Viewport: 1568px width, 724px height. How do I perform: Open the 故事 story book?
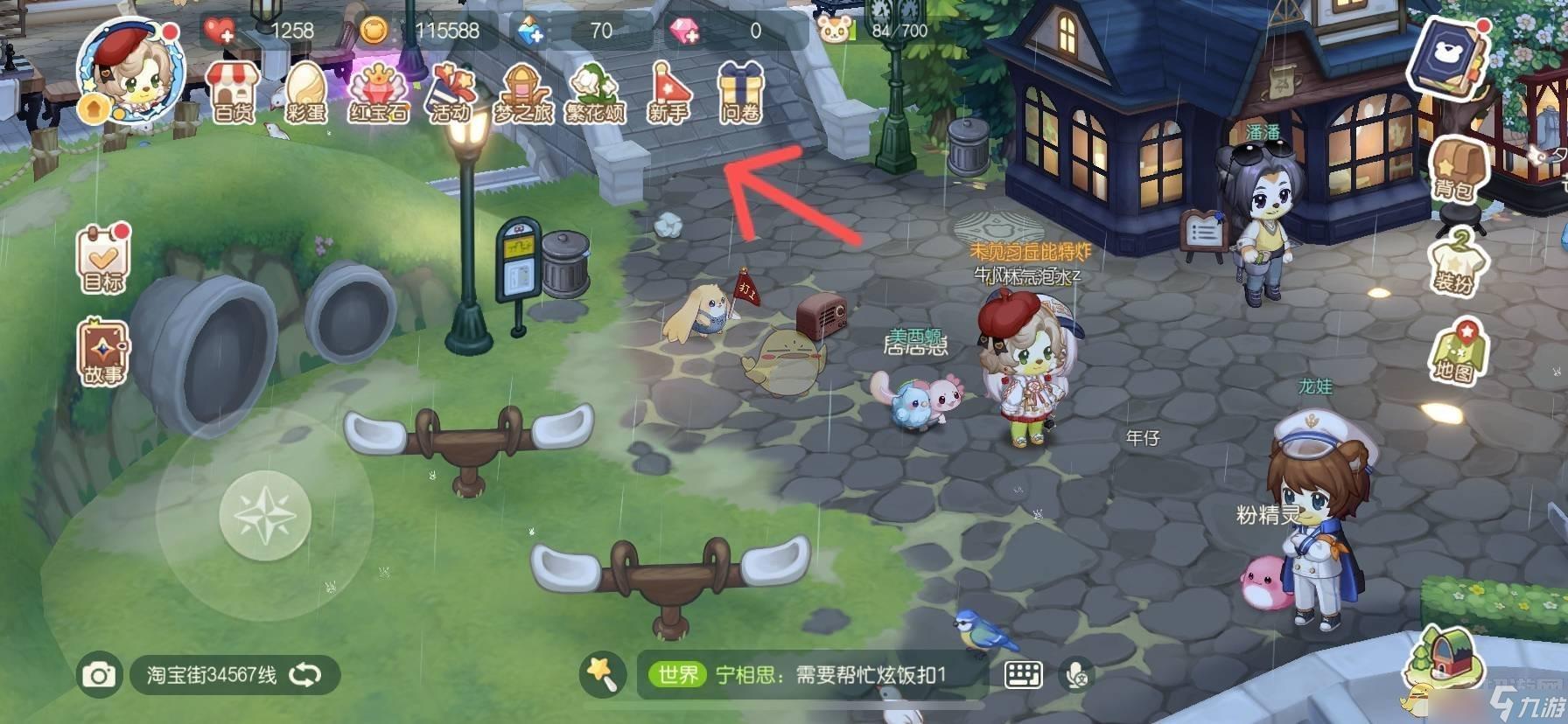click(x=103, y=352)
